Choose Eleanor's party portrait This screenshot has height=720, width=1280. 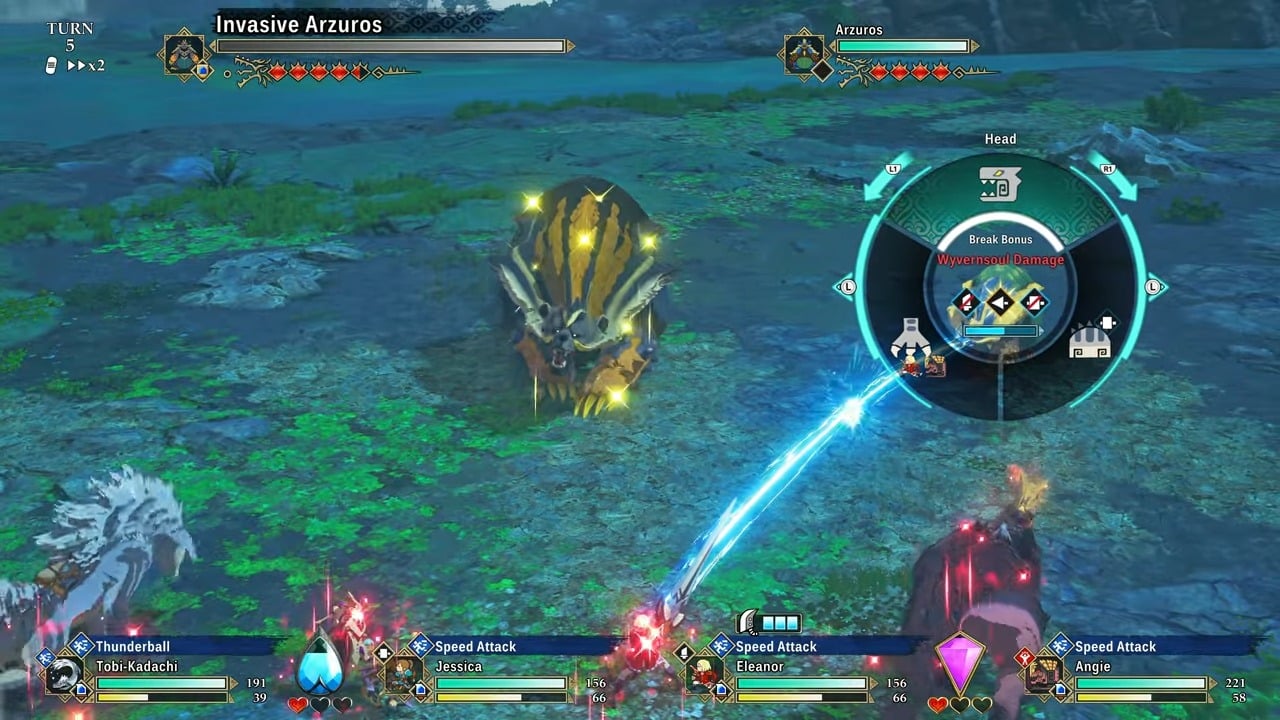pos(704,675)
